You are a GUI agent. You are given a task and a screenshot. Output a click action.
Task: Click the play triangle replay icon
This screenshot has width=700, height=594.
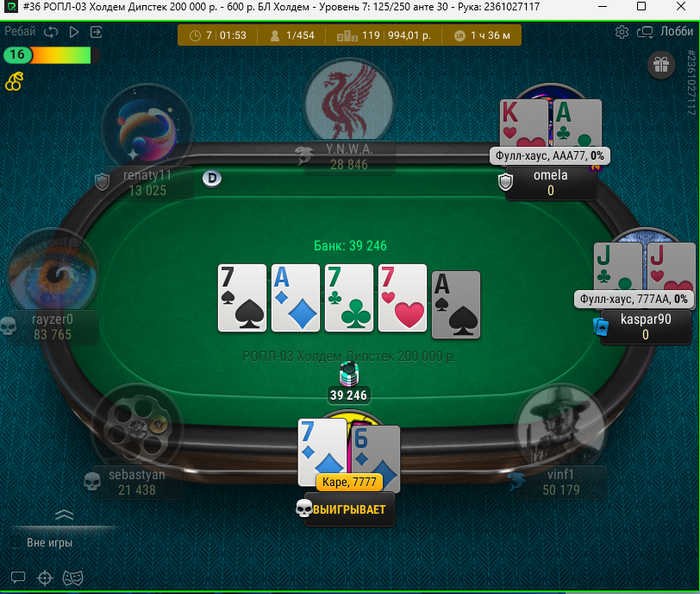pos(73,32)
